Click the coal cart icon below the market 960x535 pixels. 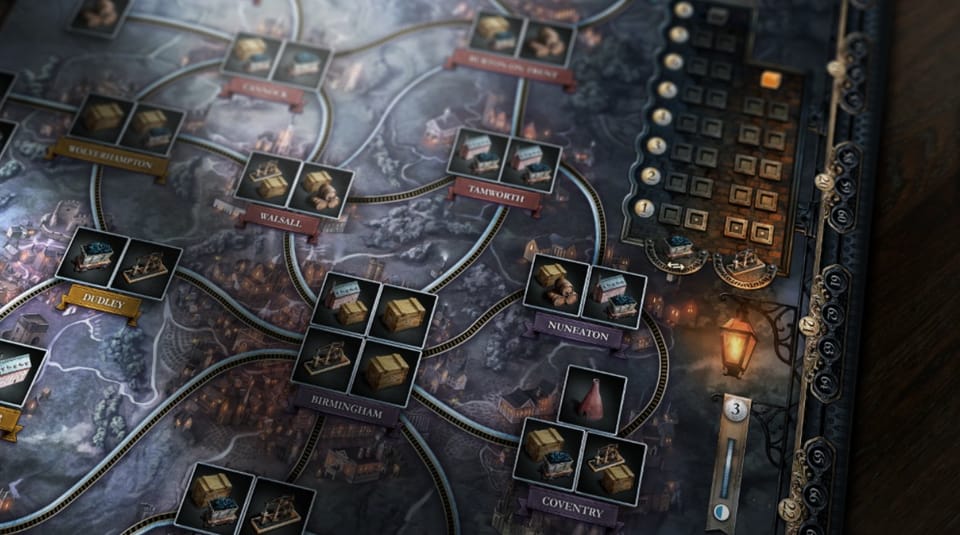pyautogui.click(x=679, y=246)
